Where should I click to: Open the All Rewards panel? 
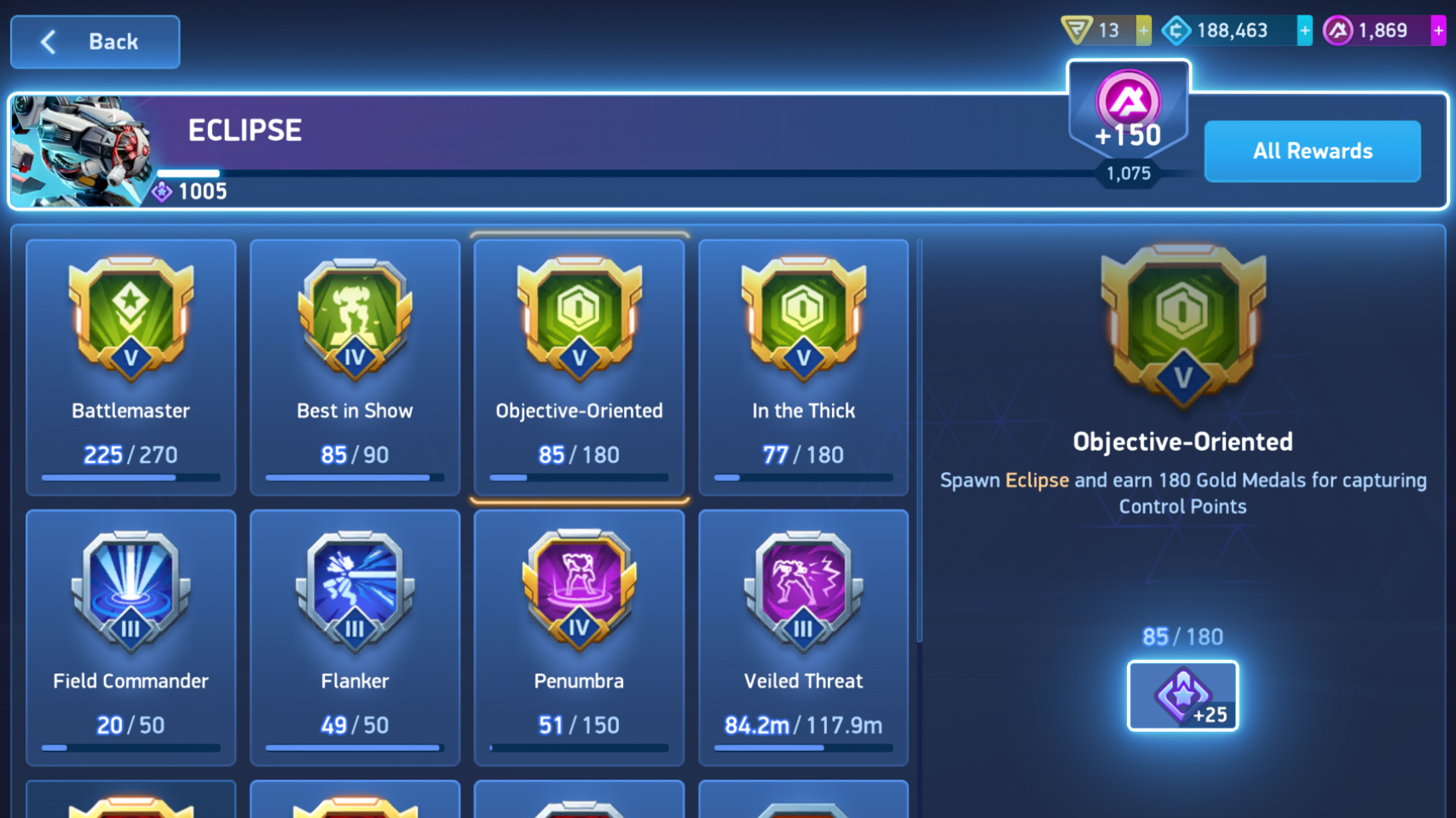tap(1311, 151)
